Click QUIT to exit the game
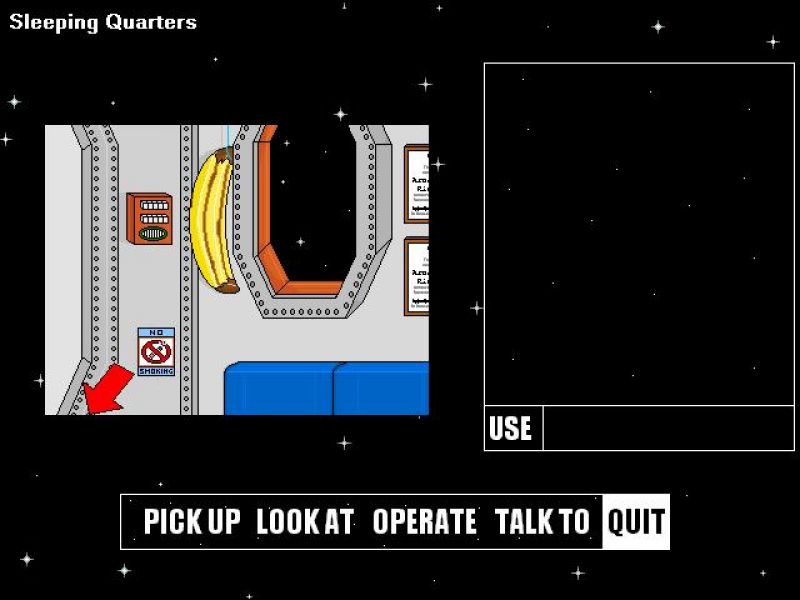 [636, 522]
